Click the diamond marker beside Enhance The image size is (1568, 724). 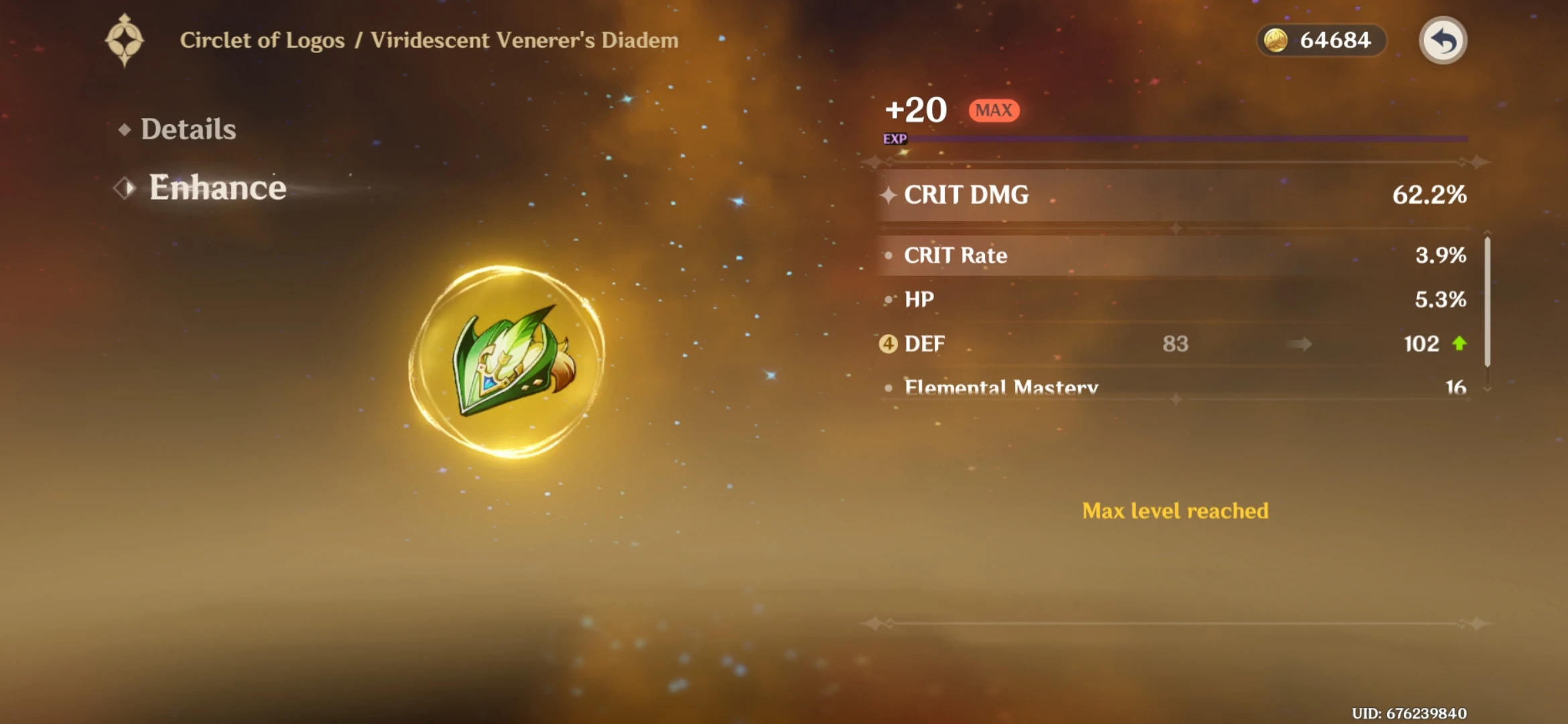tap(124, 187)
